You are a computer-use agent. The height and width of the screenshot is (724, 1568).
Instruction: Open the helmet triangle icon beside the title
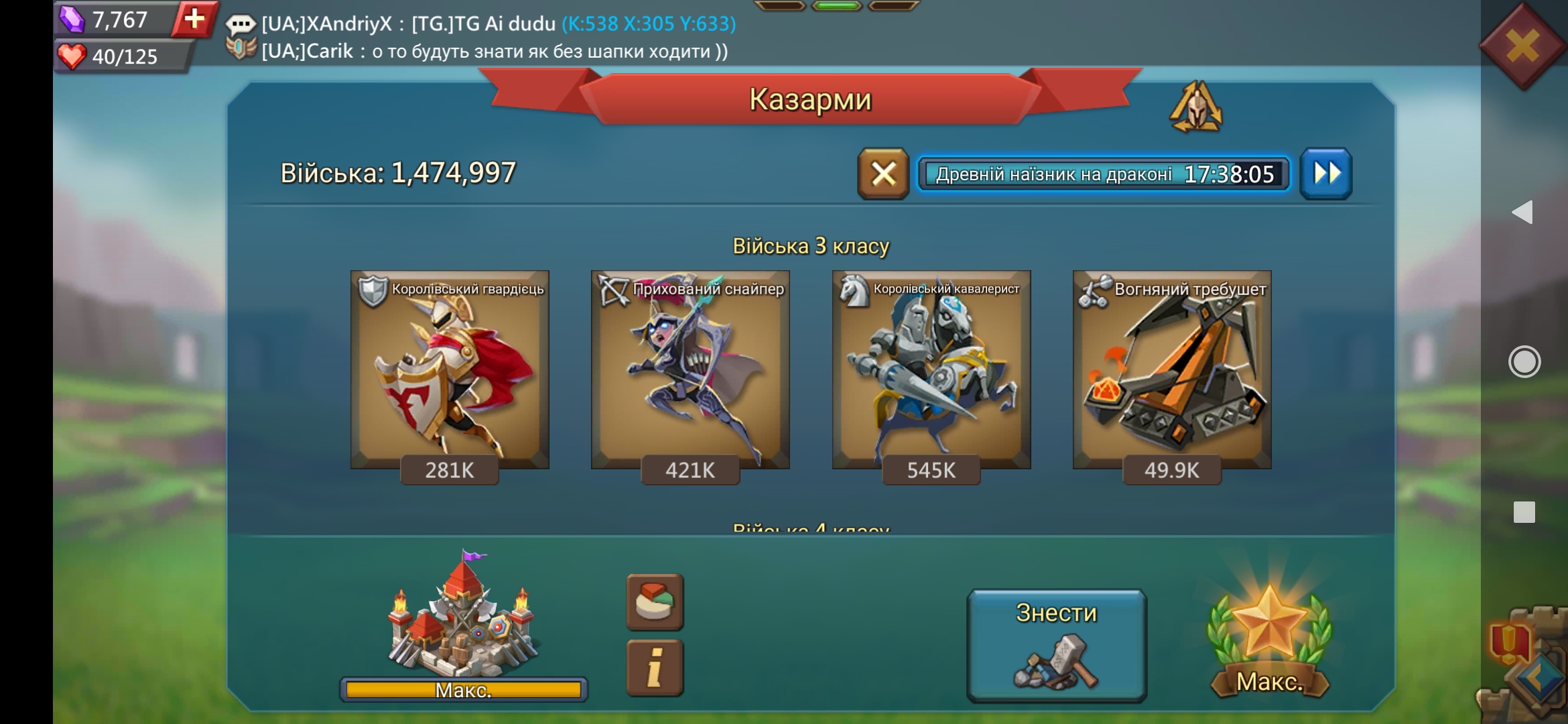pos(1196,107)
